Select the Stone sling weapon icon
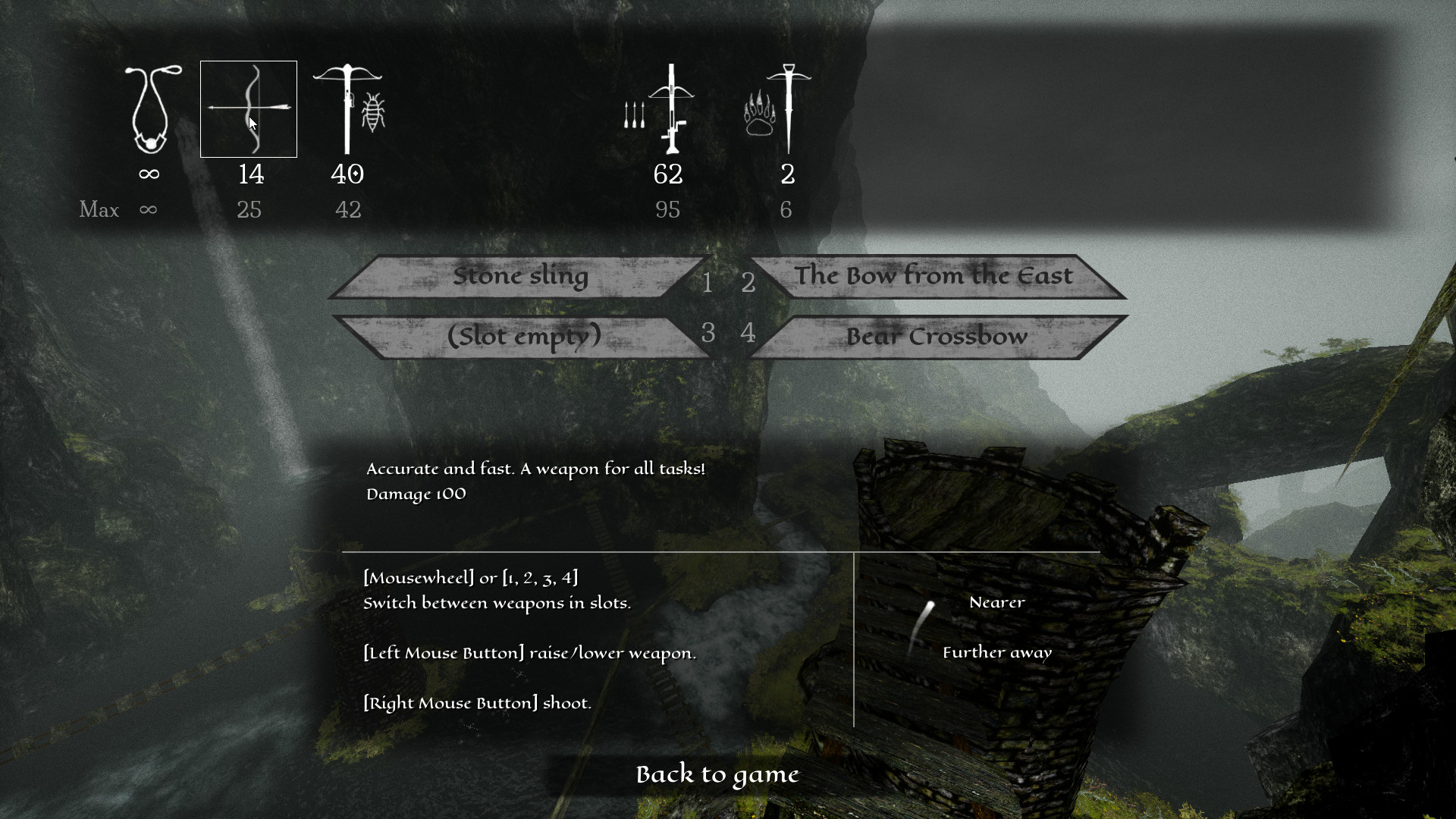 click(x=149, y=110)
